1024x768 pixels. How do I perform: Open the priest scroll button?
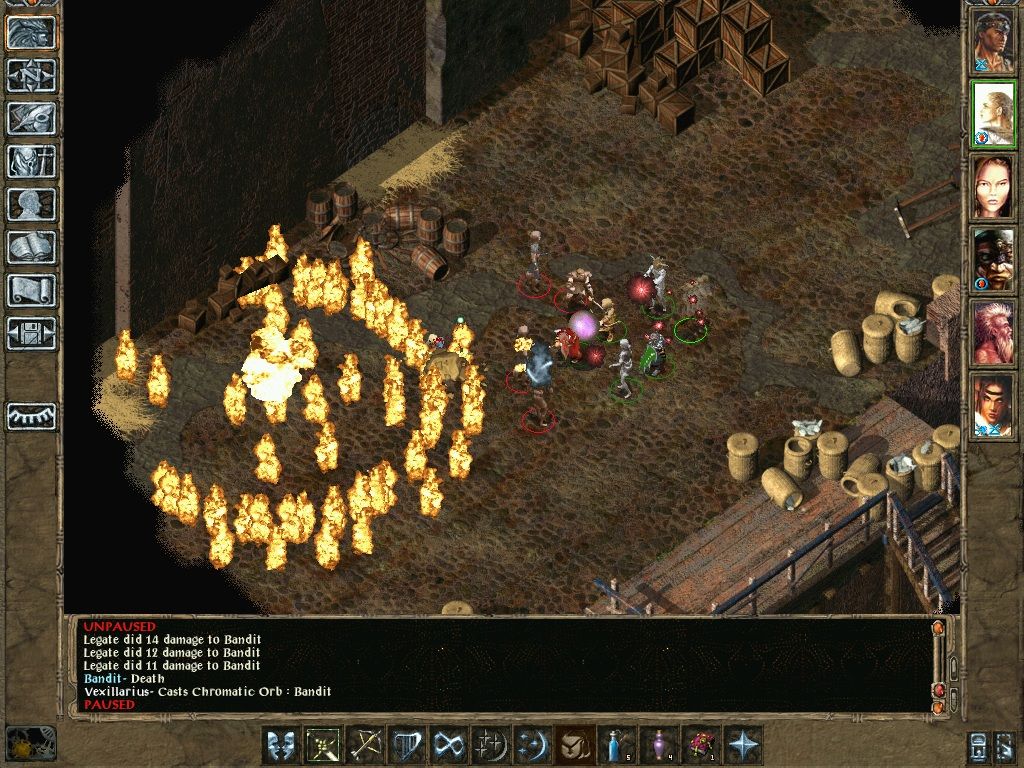pyautogui.click(x=31, y=290)
